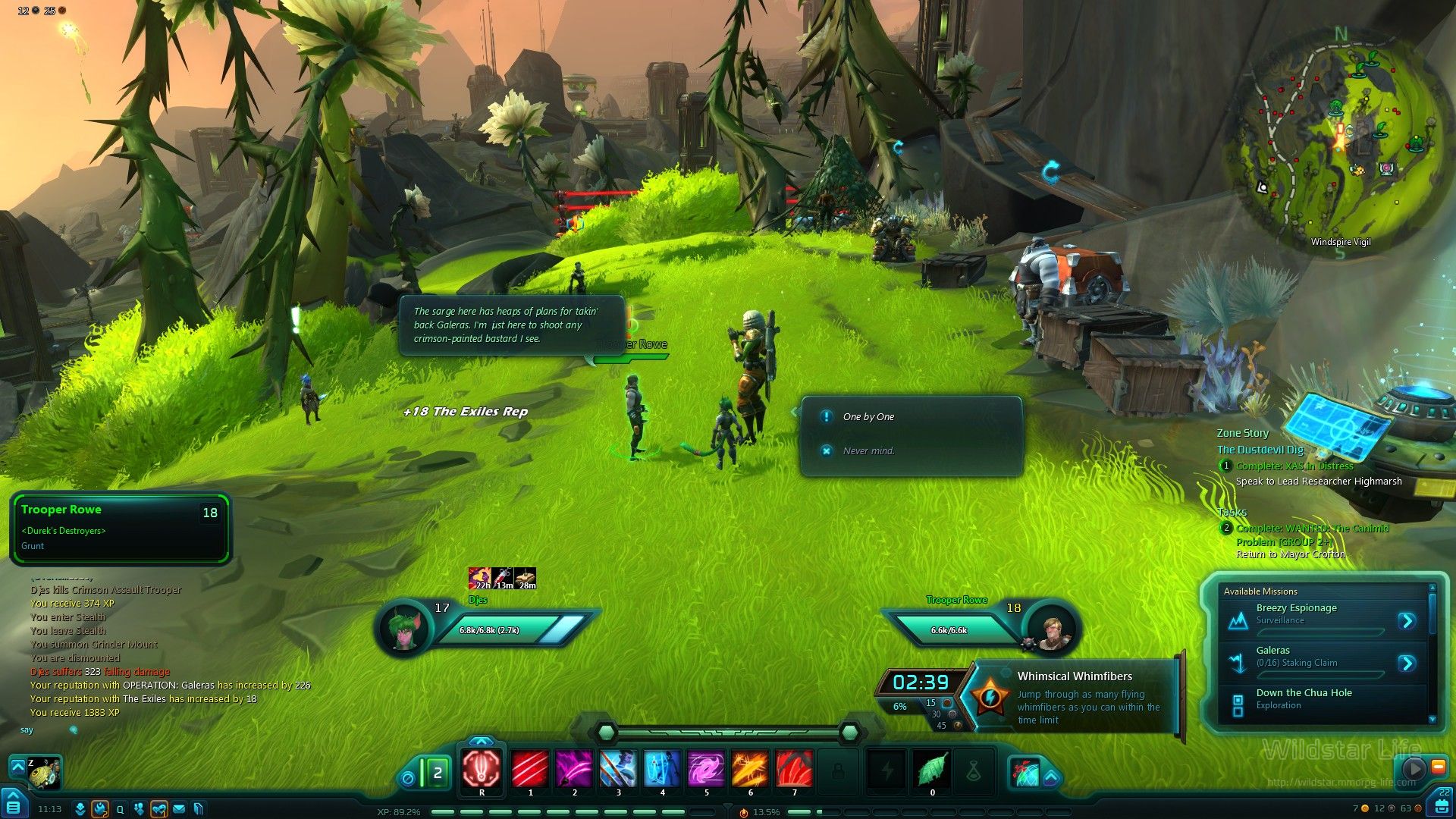Use the orange slash ability in slot 6

tap(750, 769)
